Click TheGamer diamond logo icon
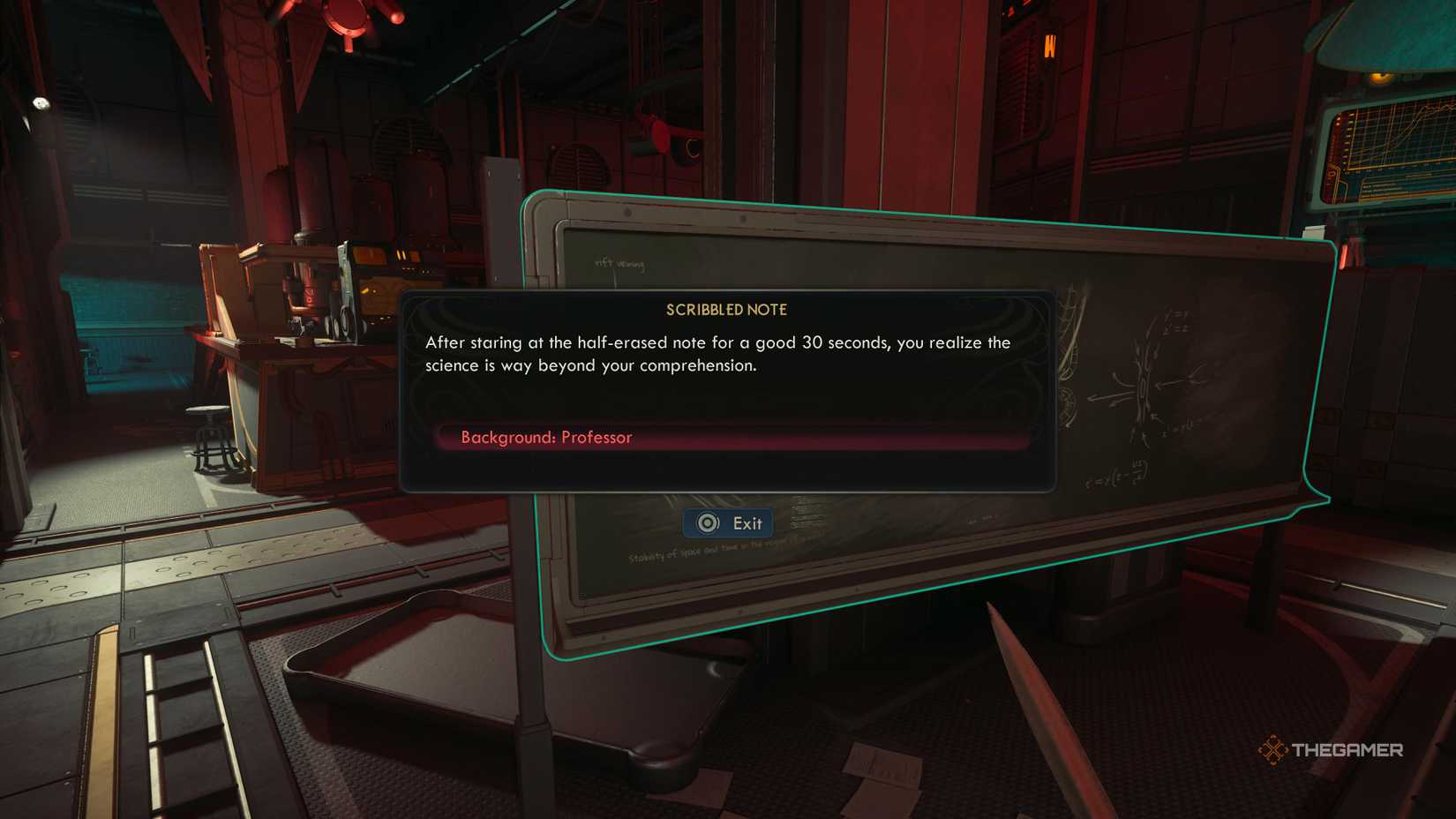The width and height of the screenshot is (1456, 819). pyautogui.click(x=1274, y=749)
